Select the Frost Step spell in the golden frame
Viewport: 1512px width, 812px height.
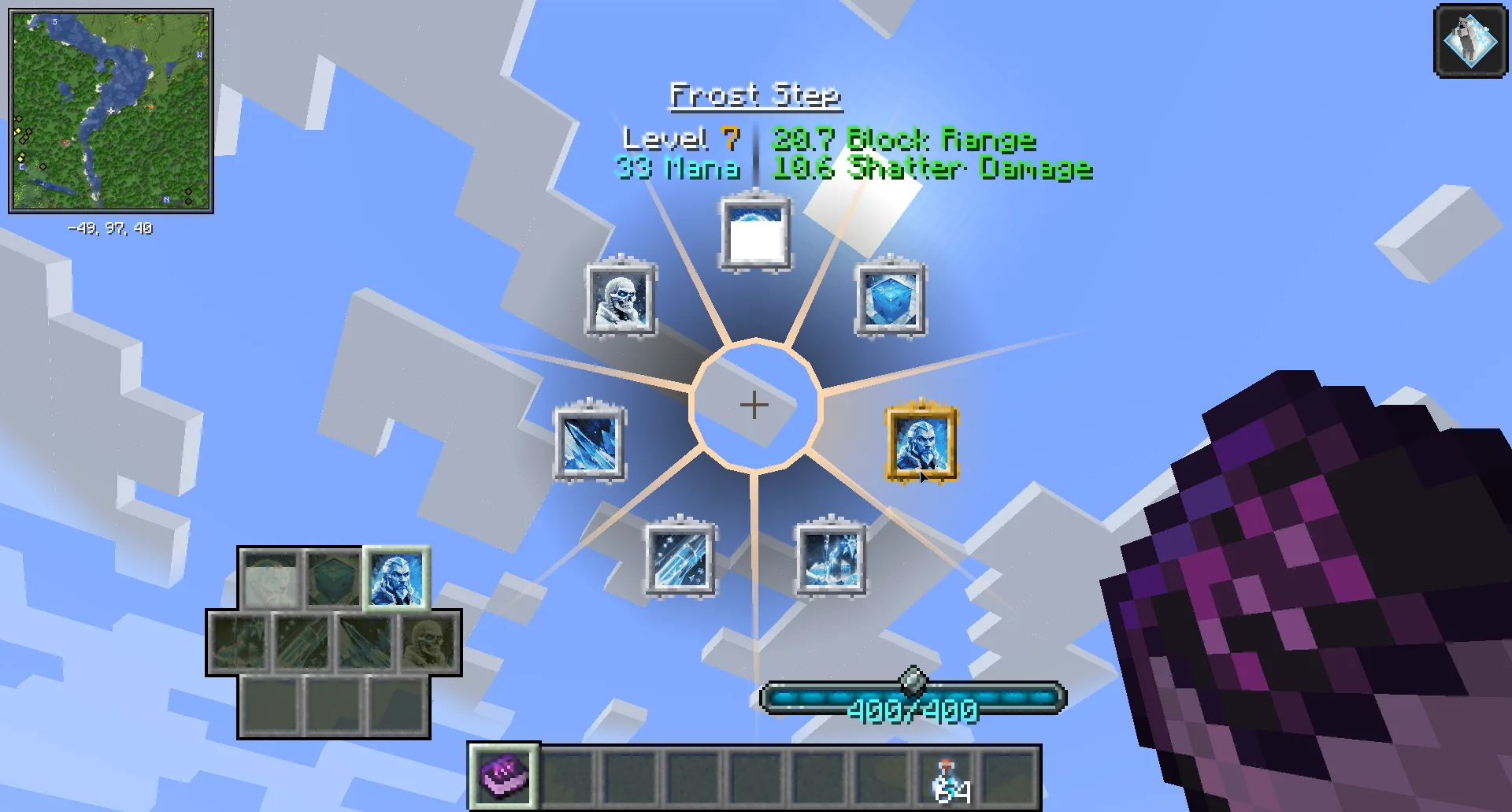point(921,445)
